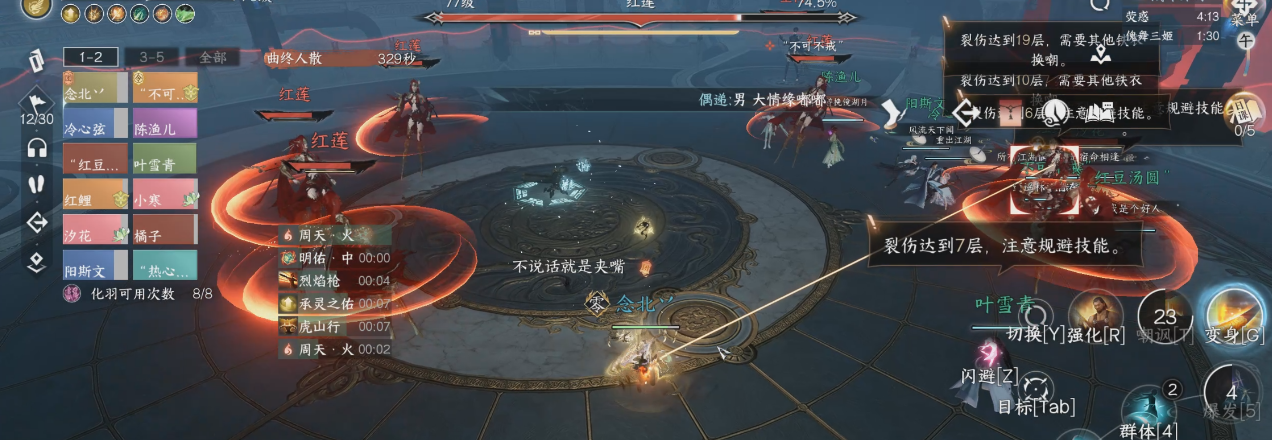Activate the 强化 empower skill
This screenshot has height=440, width=1272.
pos(1094,313)
